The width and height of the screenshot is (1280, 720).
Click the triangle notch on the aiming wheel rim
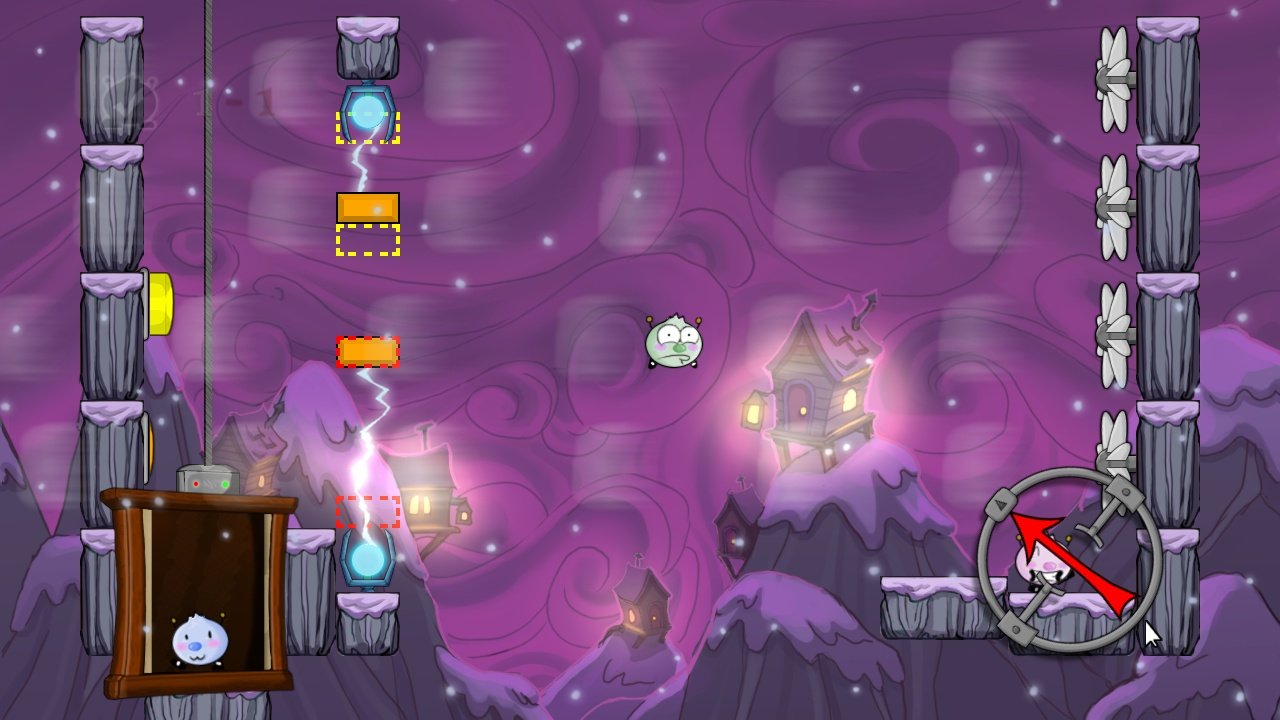point(1002,505)
